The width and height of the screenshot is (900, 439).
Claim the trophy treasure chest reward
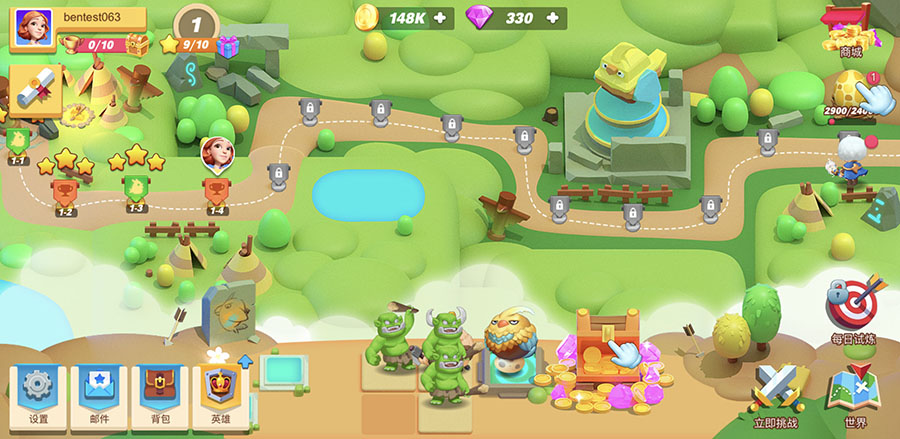[x=137, y=45]
